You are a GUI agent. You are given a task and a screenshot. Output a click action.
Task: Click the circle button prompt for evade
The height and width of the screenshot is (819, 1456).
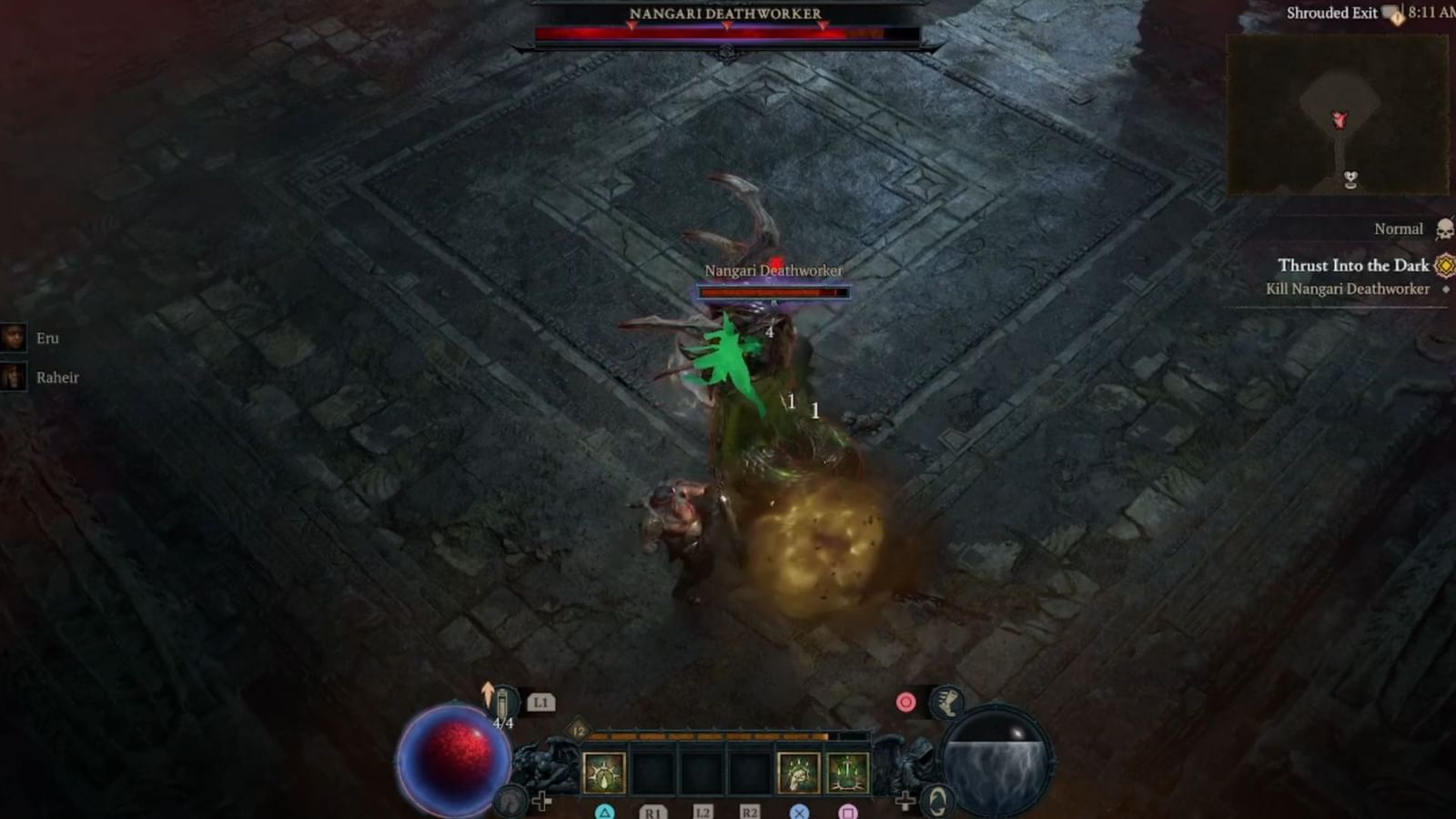906,701
